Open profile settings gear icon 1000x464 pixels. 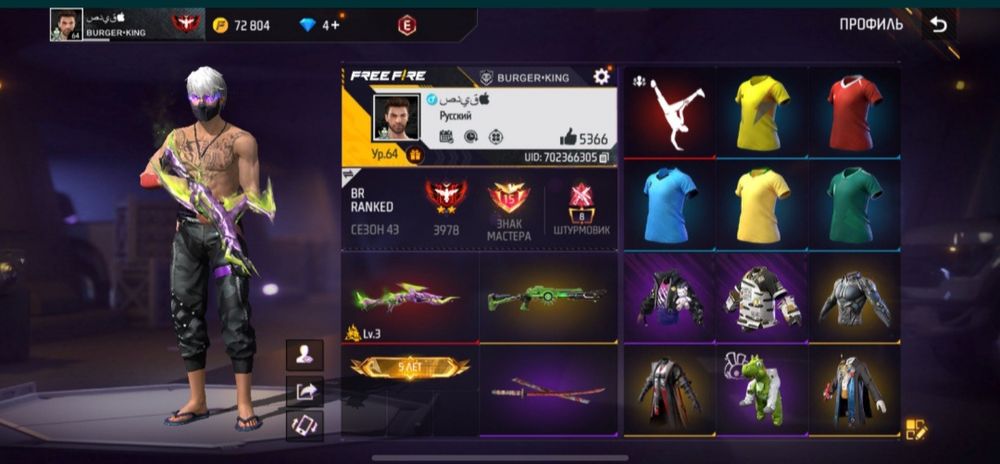click(601, 77)
